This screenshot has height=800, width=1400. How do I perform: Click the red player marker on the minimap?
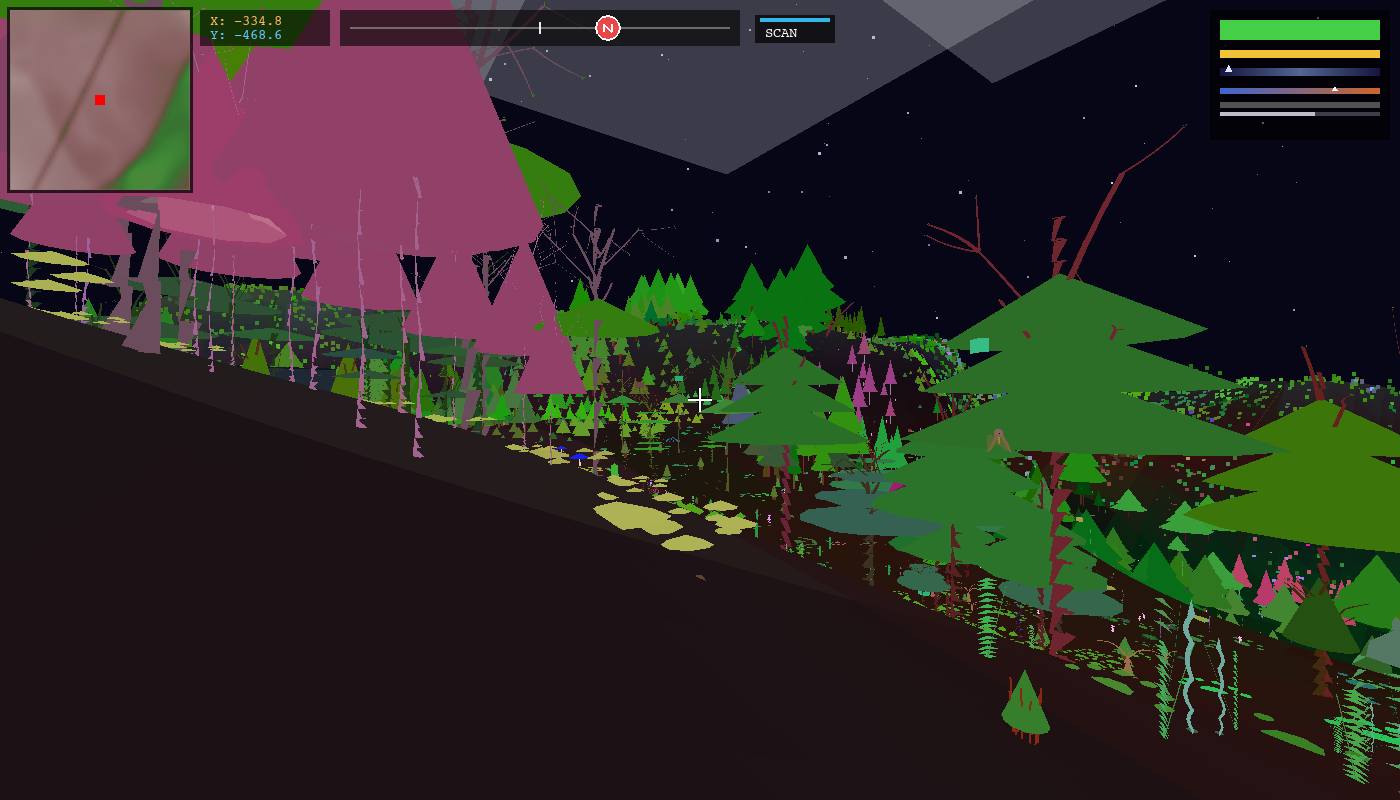pyautogui.click(x=99, y=100)
